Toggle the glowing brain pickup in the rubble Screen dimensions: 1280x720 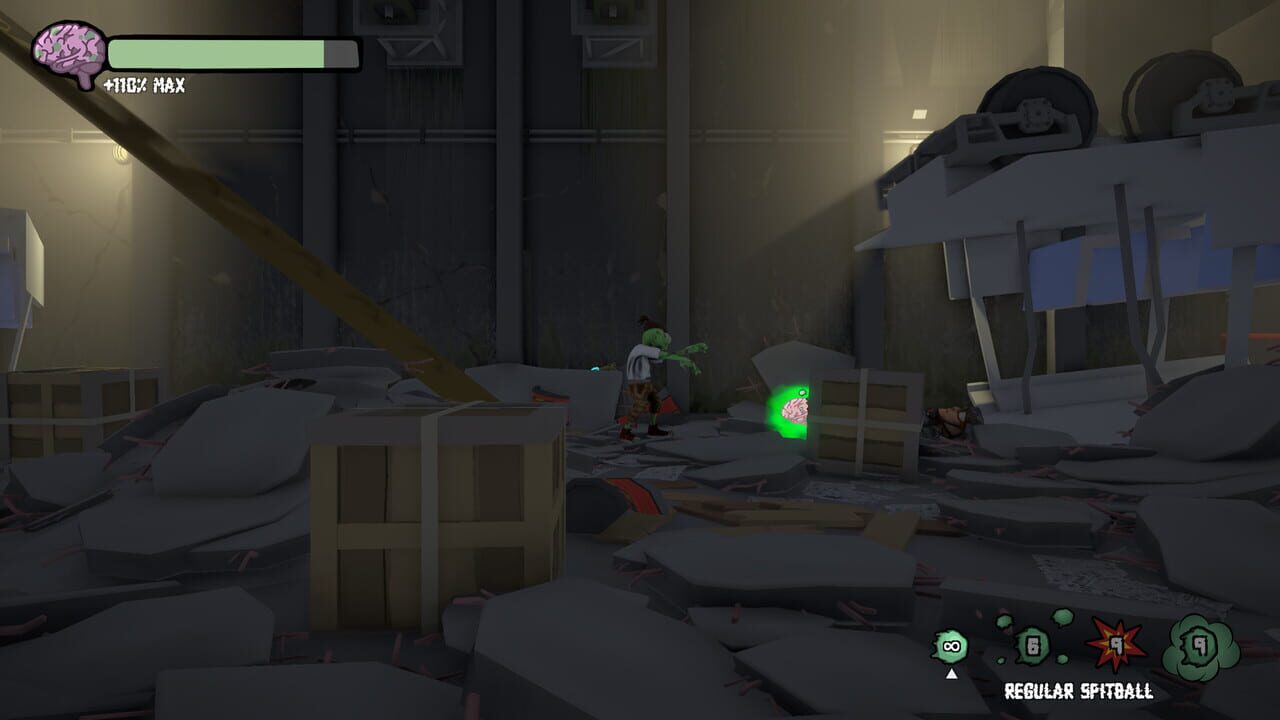pos(794,409)
